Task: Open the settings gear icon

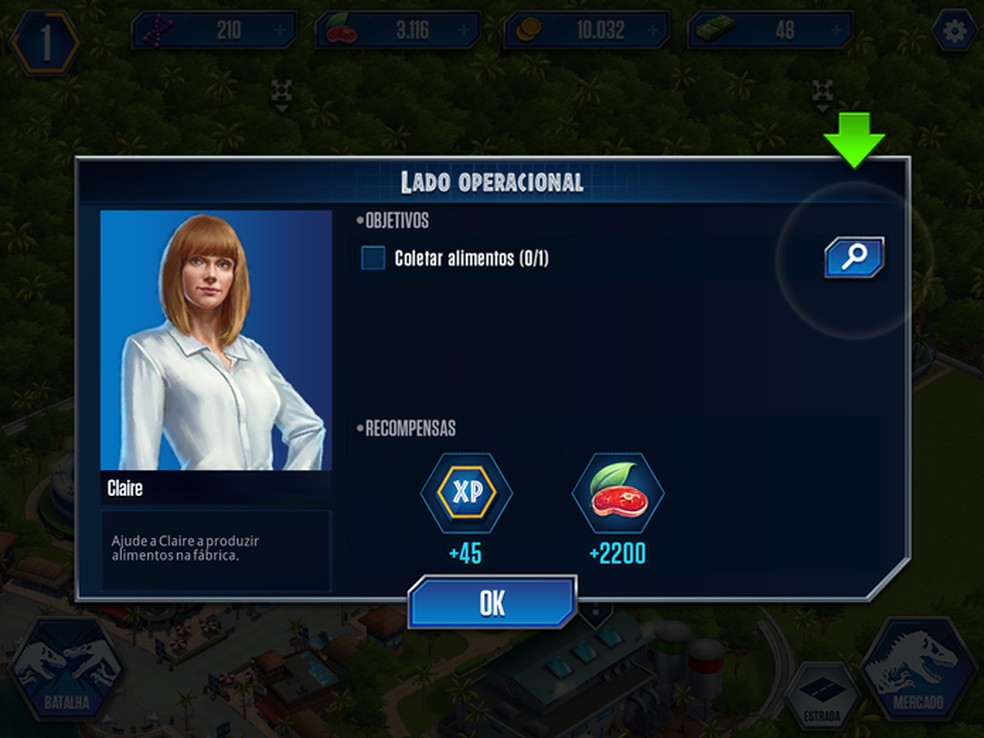Action: pos(954,32)
